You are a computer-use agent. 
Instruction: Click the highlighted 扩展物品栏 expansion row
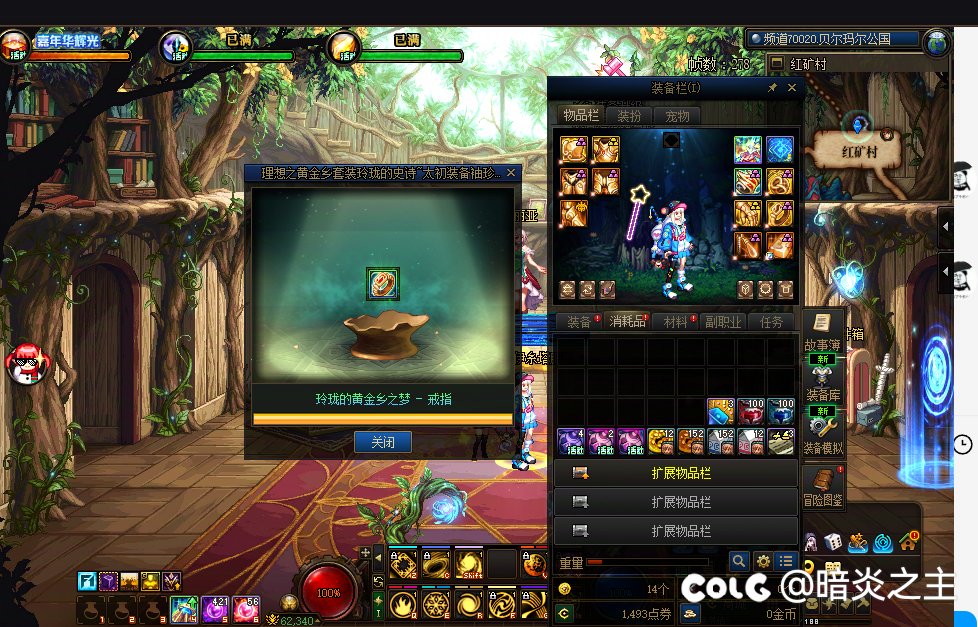676,473
